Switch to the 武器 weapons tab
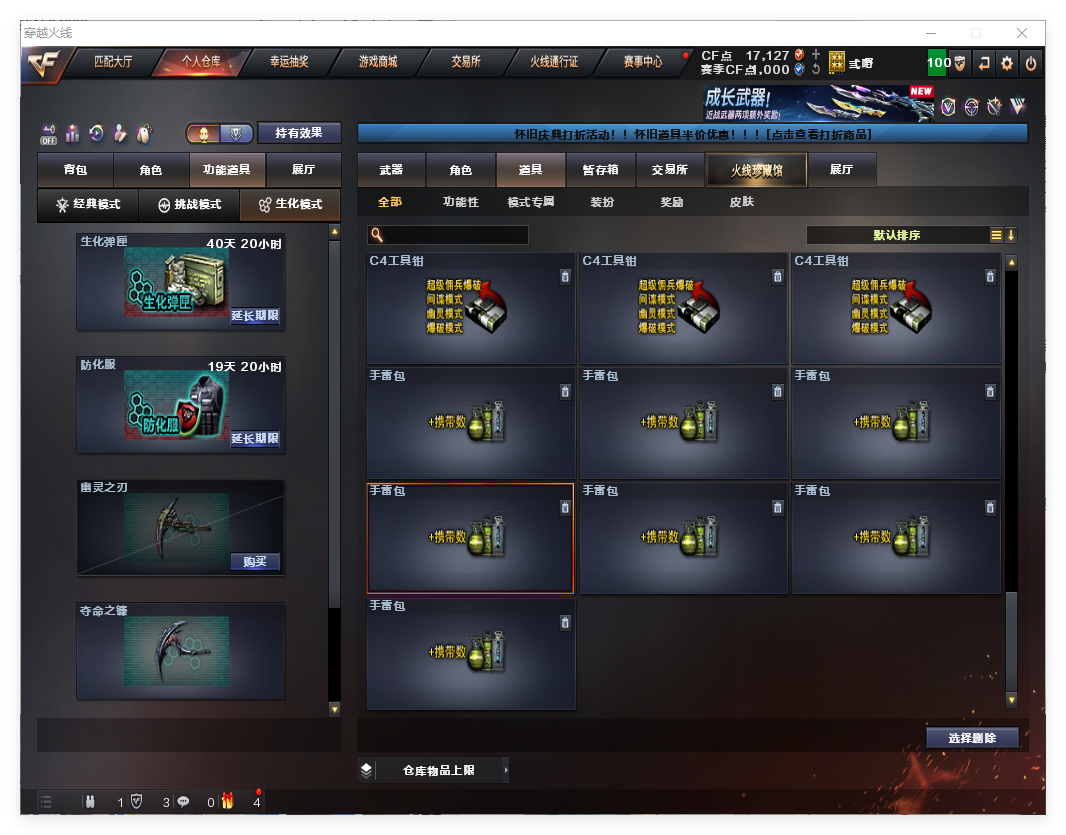The image size is (1066, 835). [391, 170]
